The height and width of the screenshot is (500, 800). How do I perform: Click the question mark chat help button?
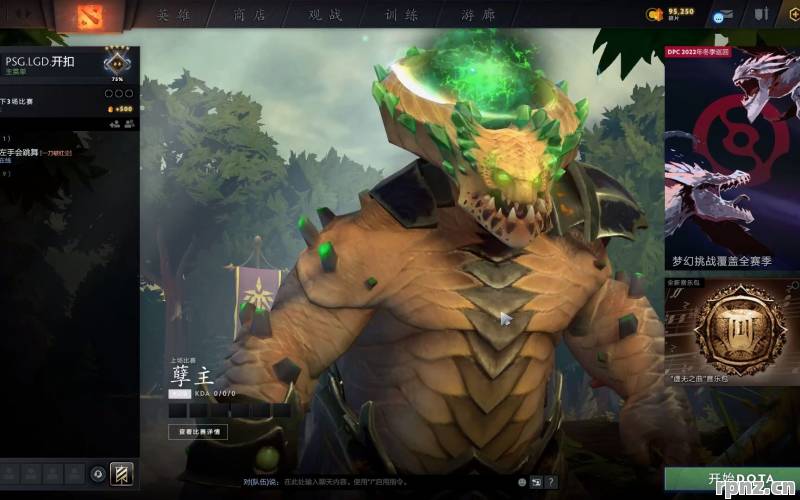550,482
